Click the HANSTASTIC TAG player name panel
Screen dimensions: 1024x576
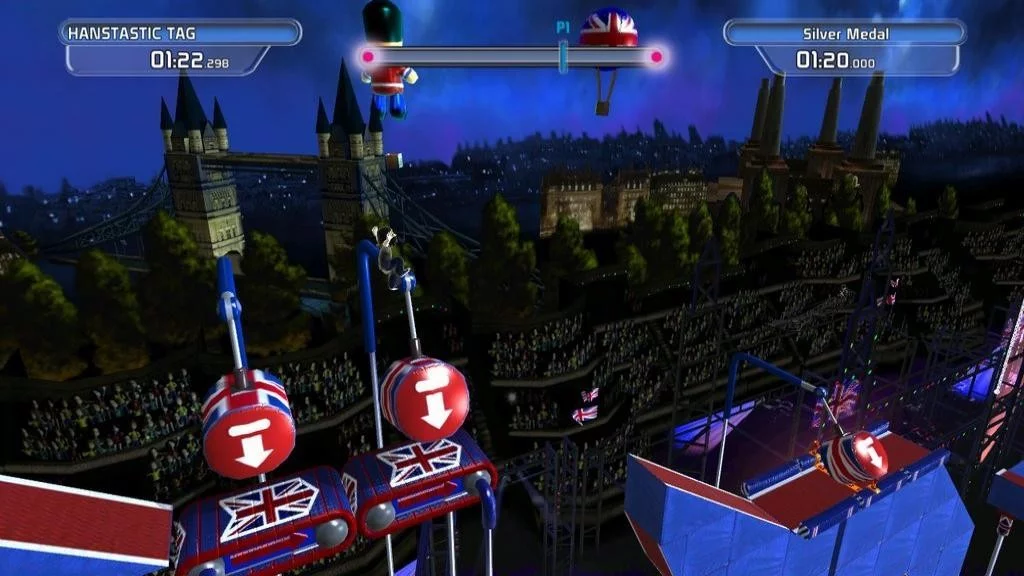click(180, 33)
